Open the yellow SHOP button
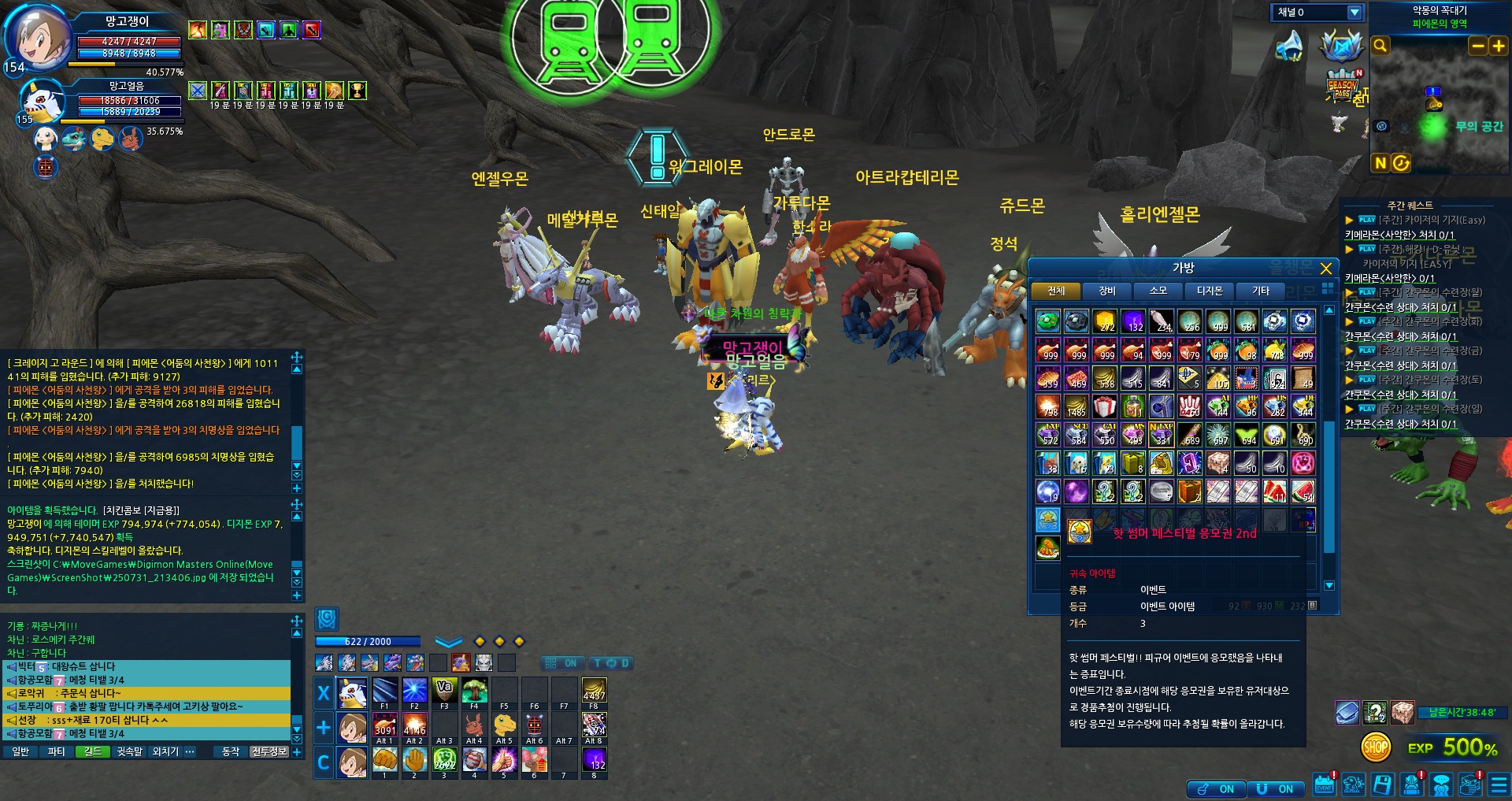1512x801 pixels. [1376, 747]
